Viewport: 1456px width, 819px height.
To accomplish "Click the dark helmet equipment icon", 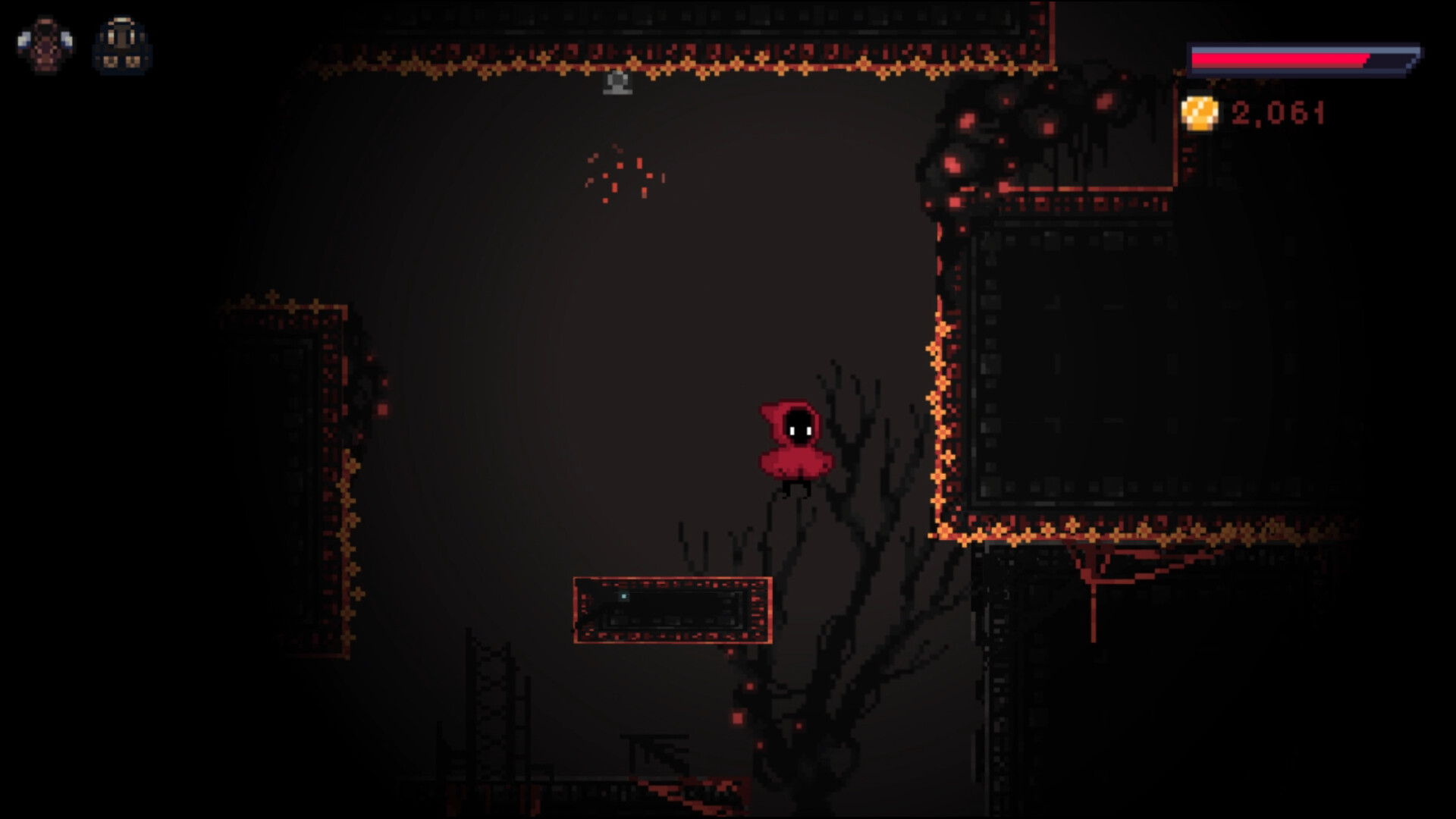I will [121, 44].
